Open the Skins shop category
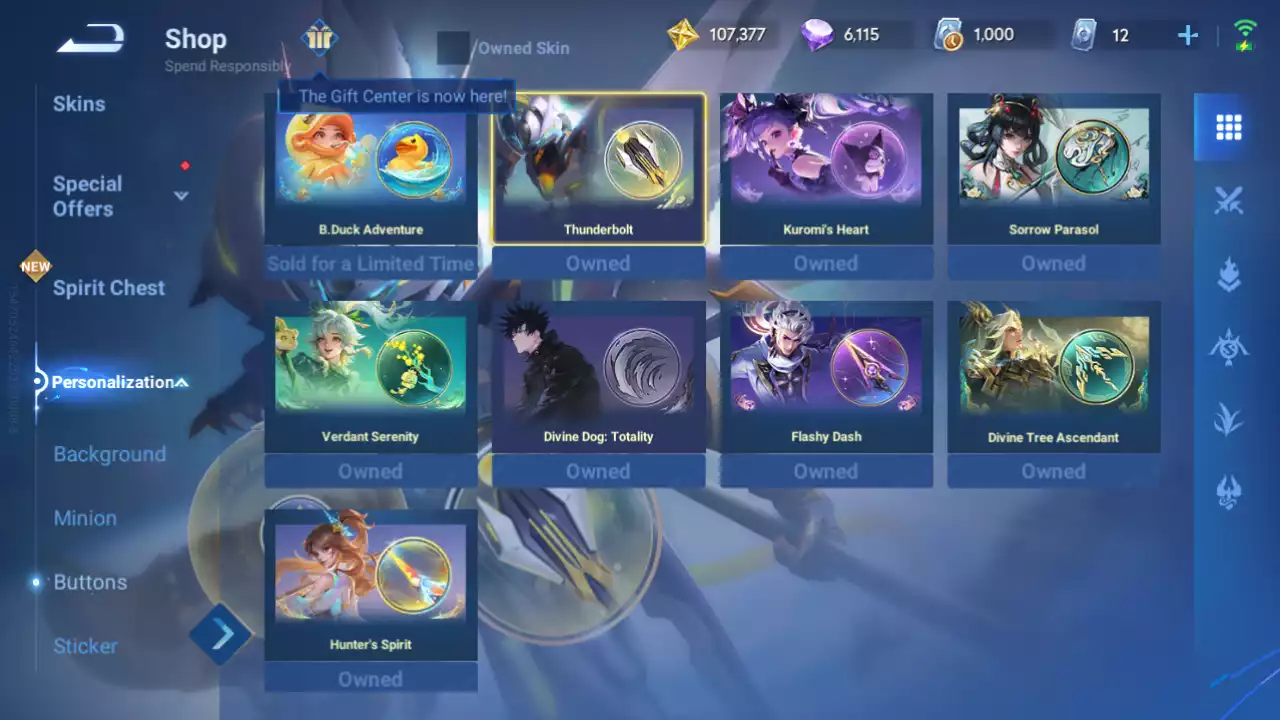Screen dimensions: 1280x720 79,104
